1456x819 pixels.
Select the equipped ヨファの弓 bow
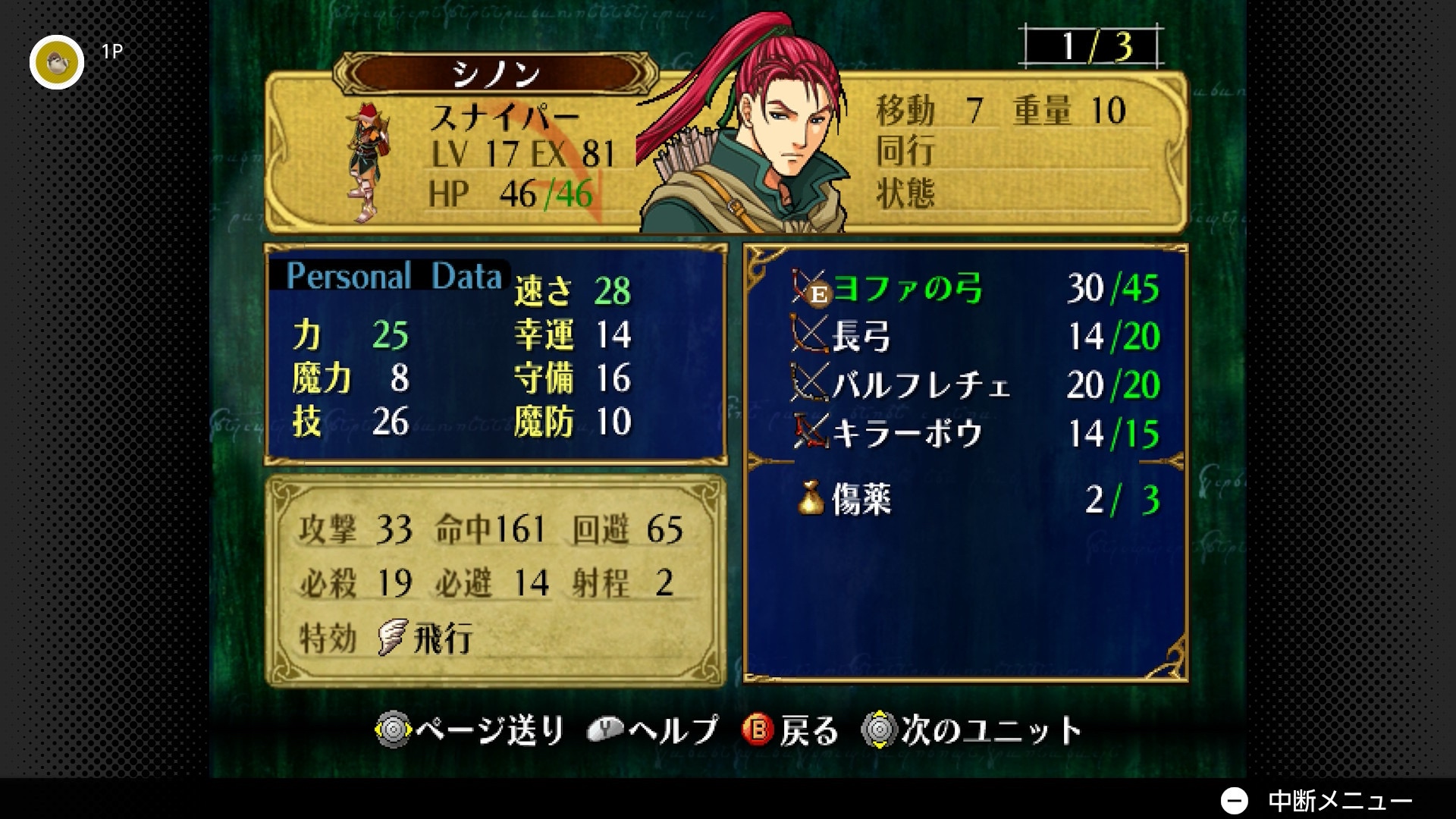[907, 289]
